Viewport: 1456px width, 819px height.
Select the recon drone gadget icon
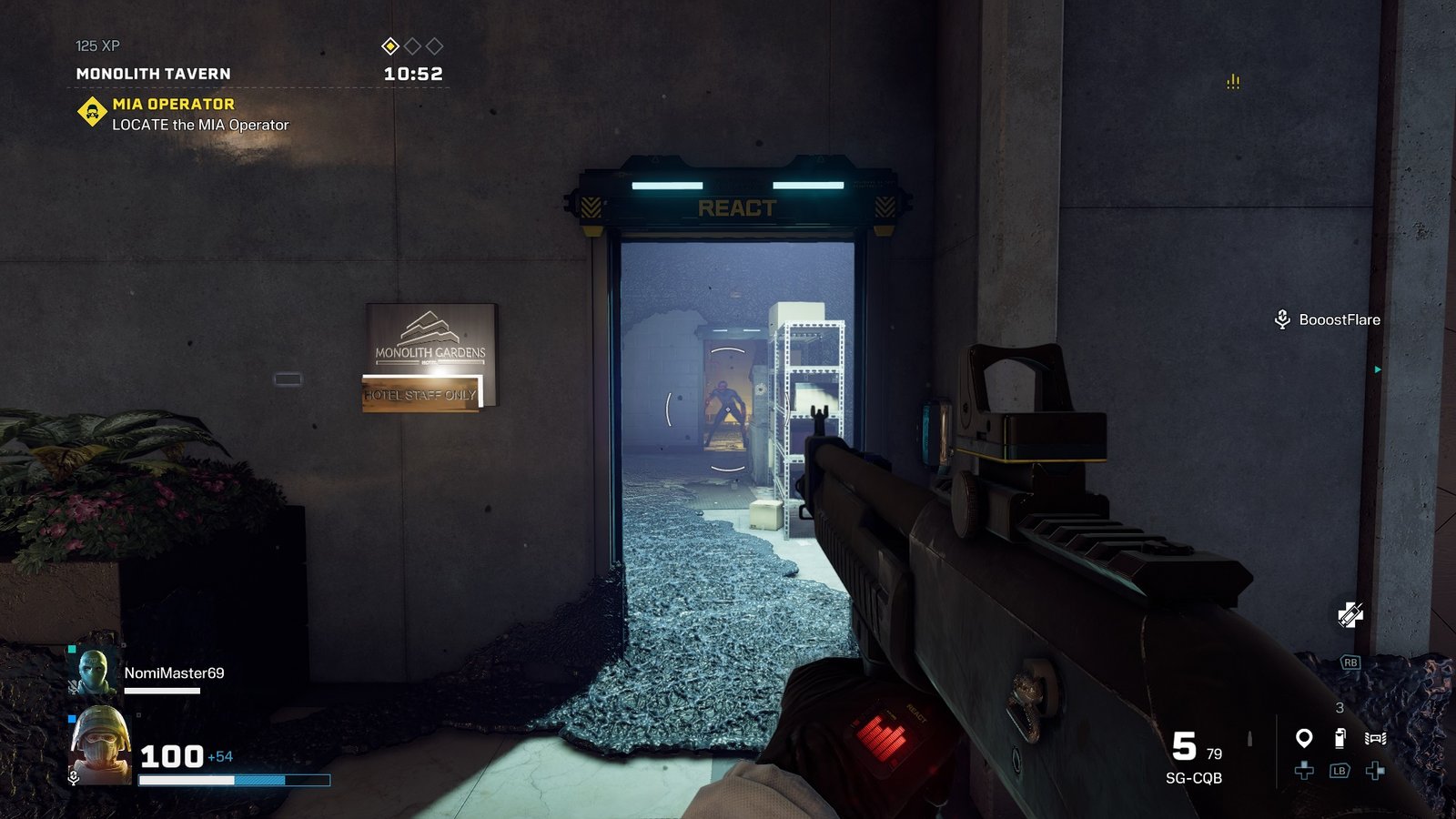tap(1375, 738)
